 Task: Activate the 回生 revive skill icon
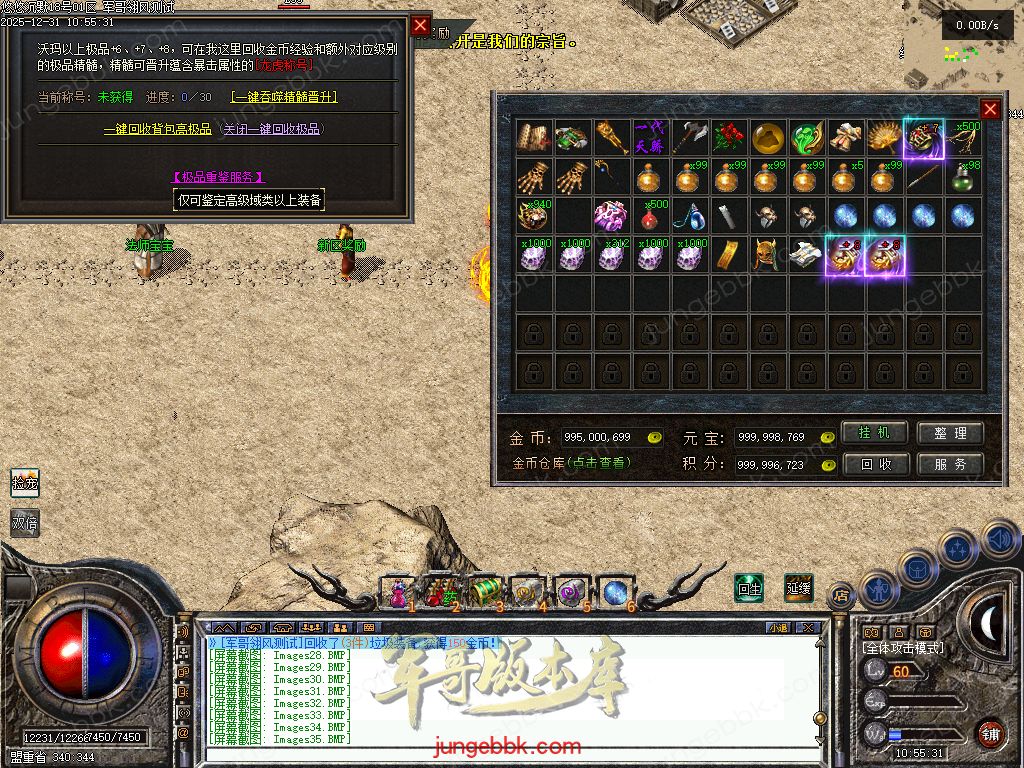pyautogui.click(x=749, y=588)
